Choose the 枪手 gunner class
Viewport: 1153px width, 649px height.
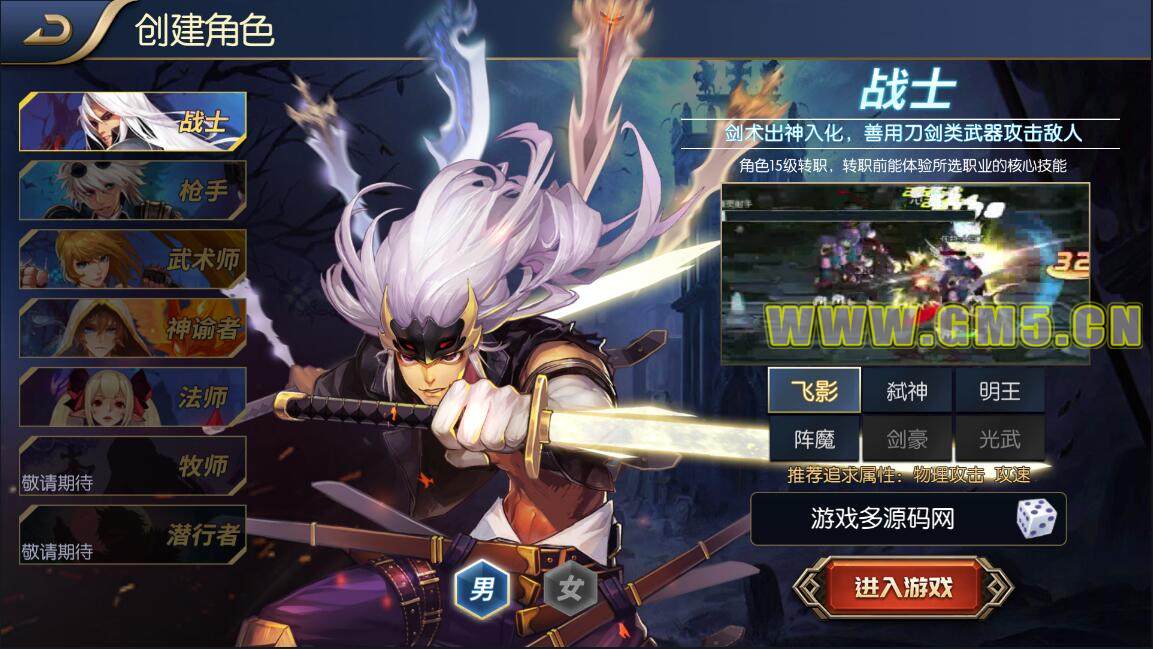[x=133, y=190]
